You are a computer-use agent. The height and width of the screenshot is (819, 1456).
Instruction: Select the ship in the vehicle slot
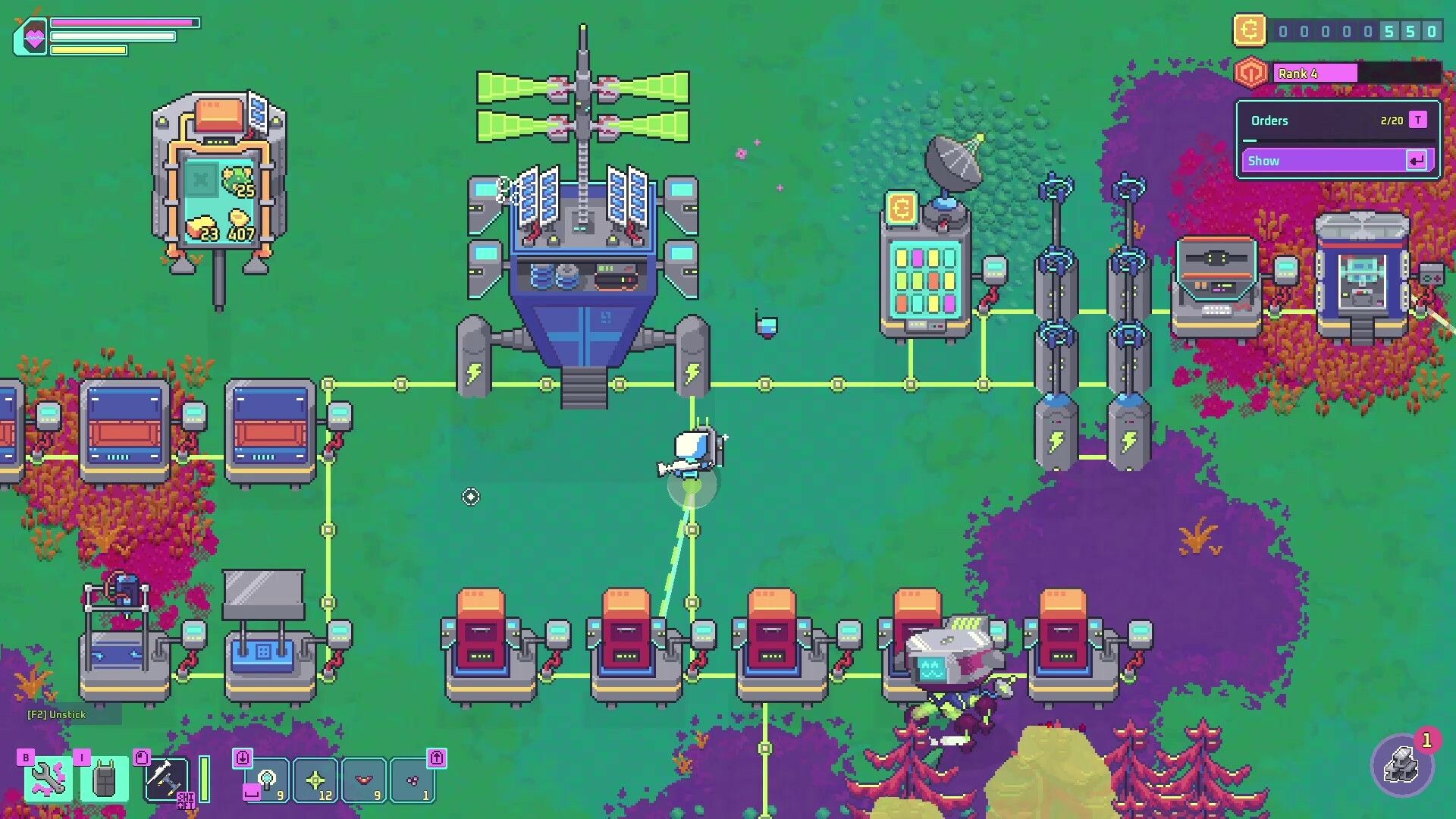click(168, 778)
